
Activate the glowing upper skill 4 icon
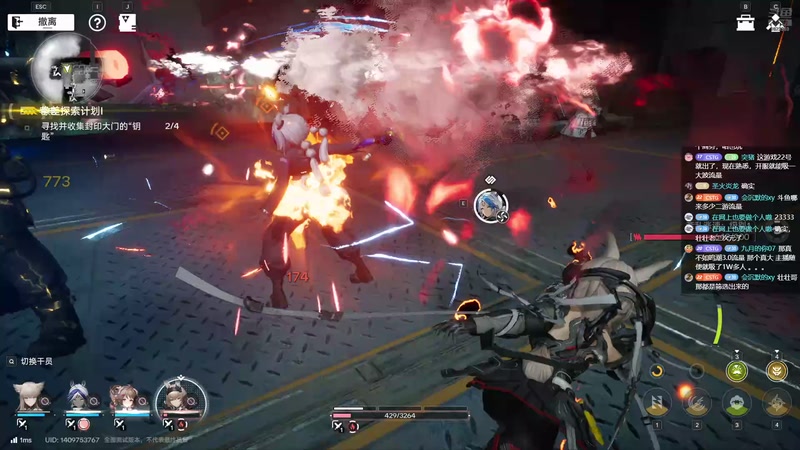coord(777,371)
